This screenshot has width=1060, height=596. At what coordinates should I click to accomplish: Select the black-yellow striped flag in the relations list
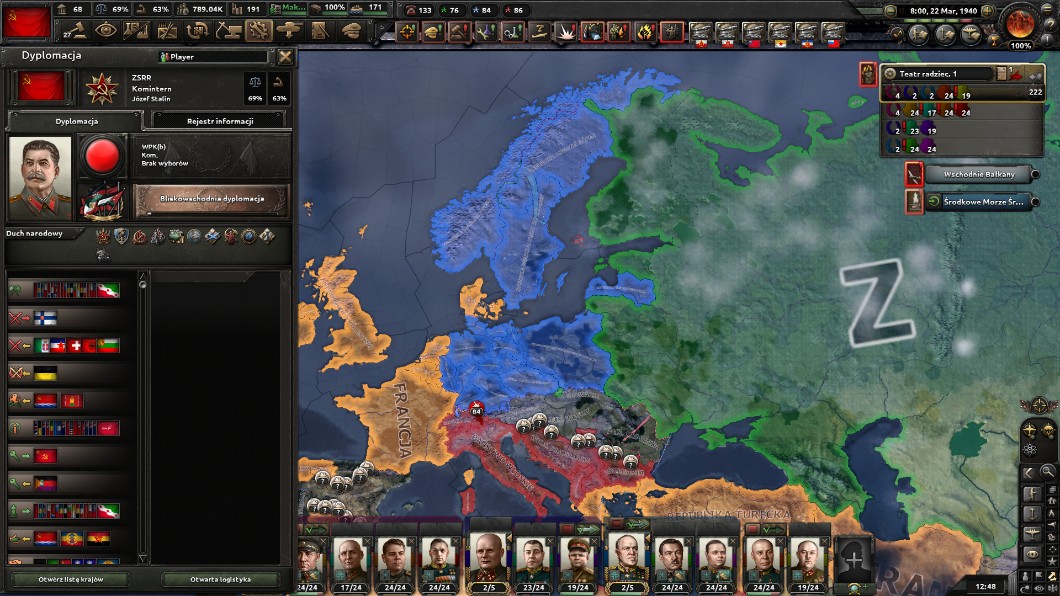(x=46, y=373)
